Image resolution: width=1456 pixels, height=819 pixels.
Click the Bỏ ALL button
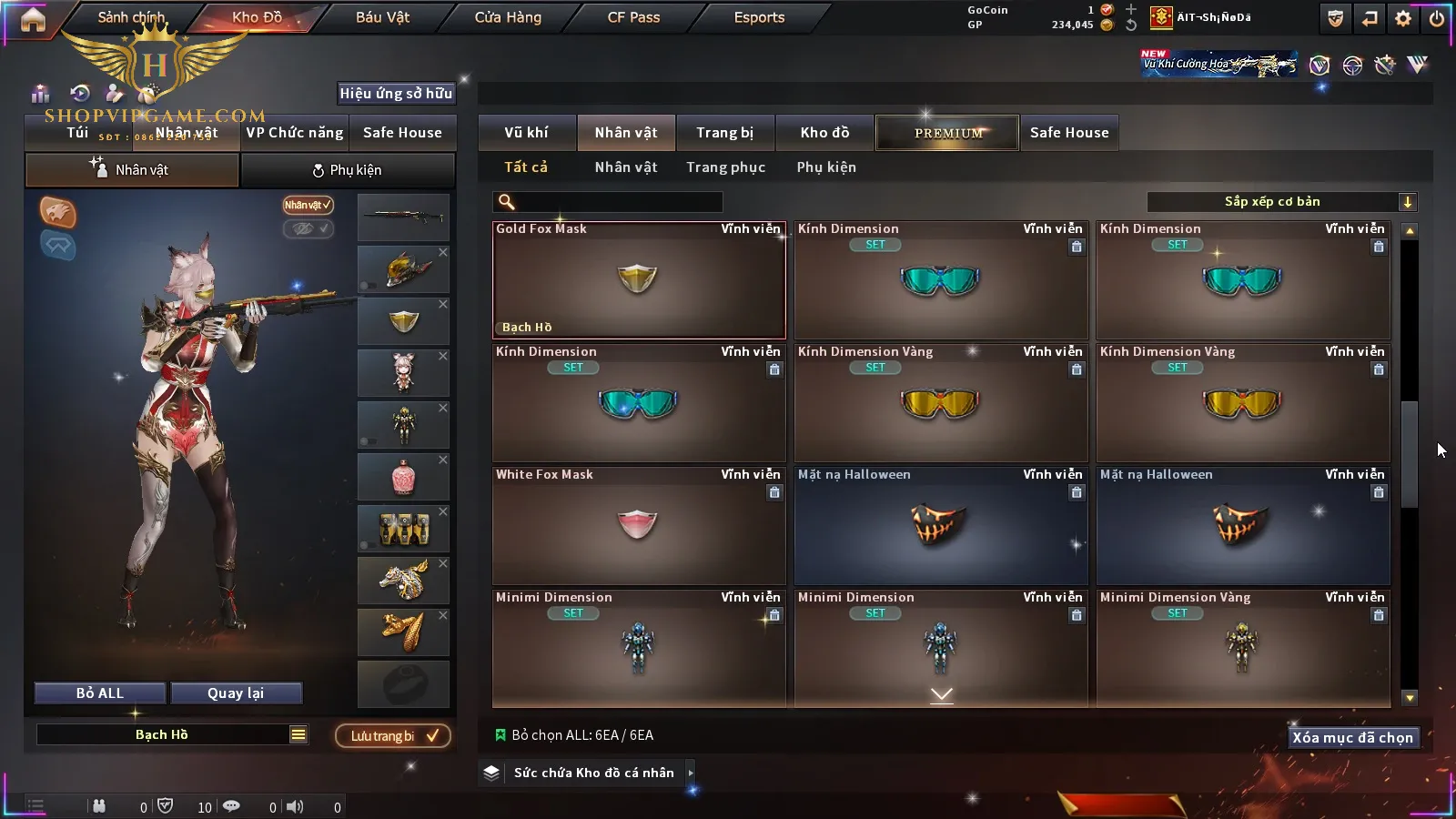(x=100, y=693)
